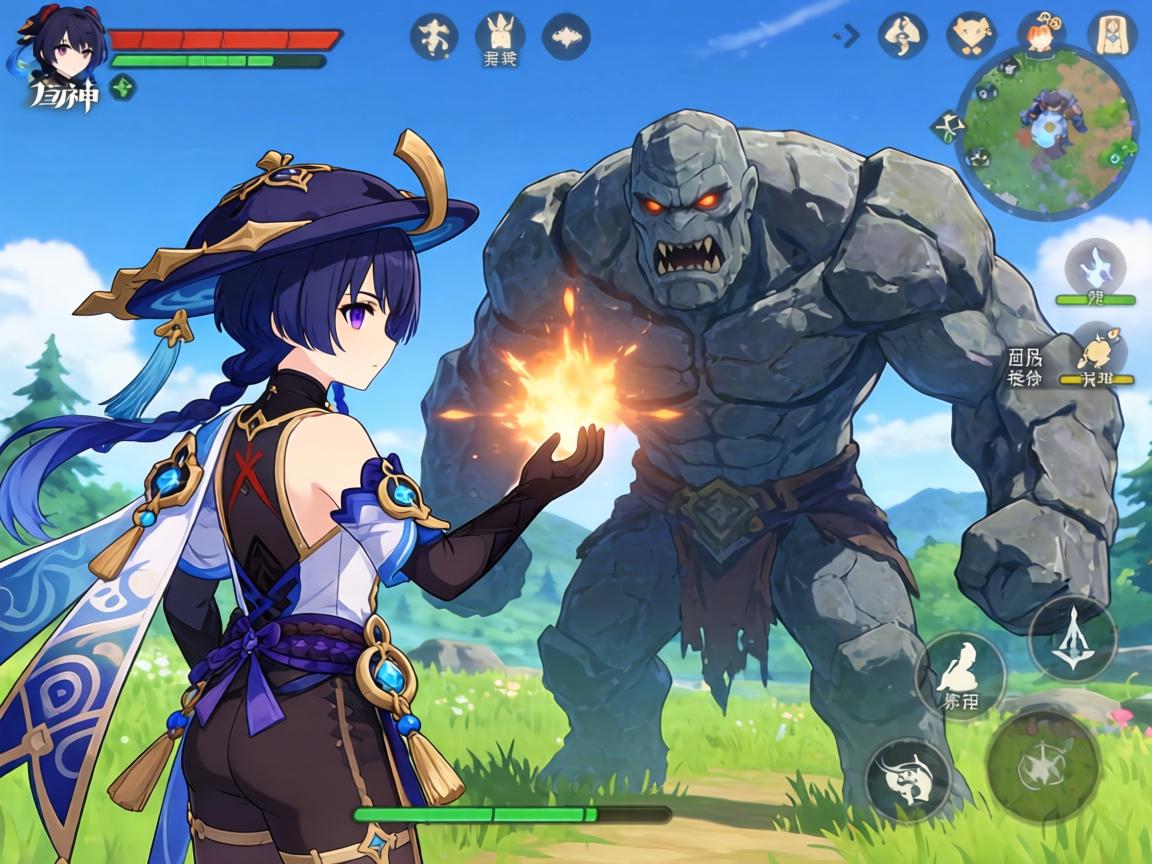Switch to the party member with golden creature icon
Screen dimensions: 1152x864
pyautogui.click(x=1096, y=351)
